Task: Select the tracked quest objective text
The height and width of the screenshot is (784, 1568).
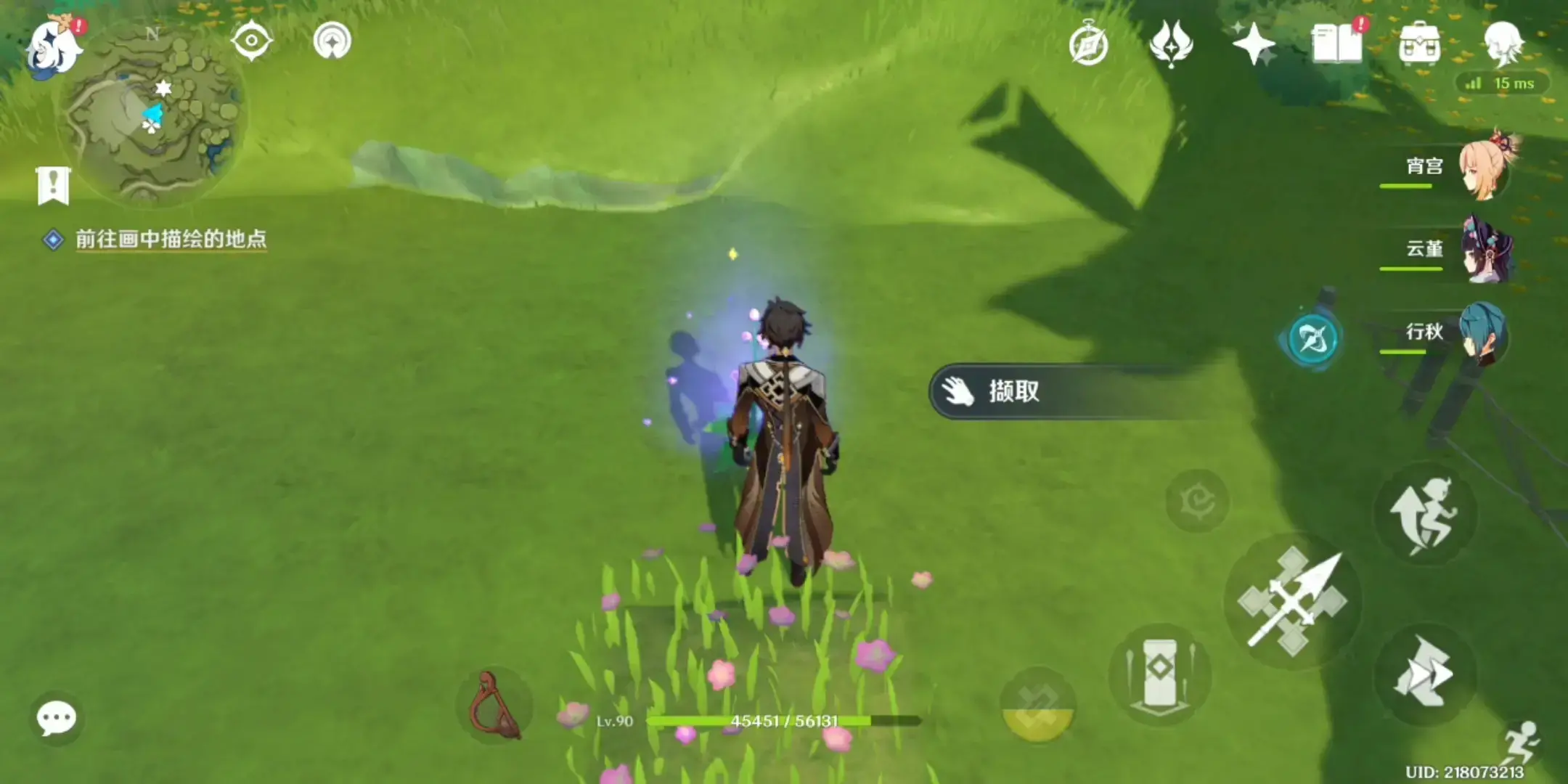Action: click(171, 240)
